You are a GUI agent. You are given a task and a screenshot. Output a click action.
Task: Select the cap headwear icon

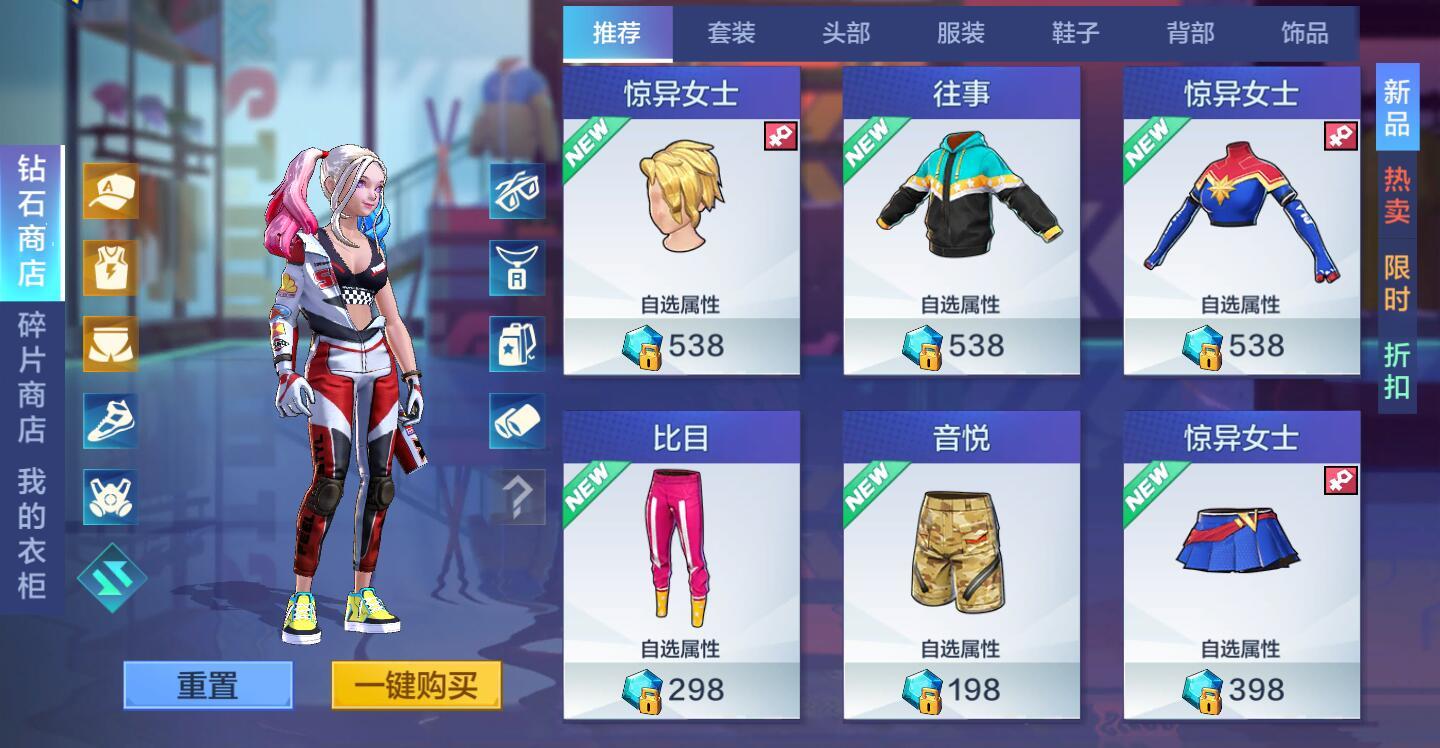[109, 190]
